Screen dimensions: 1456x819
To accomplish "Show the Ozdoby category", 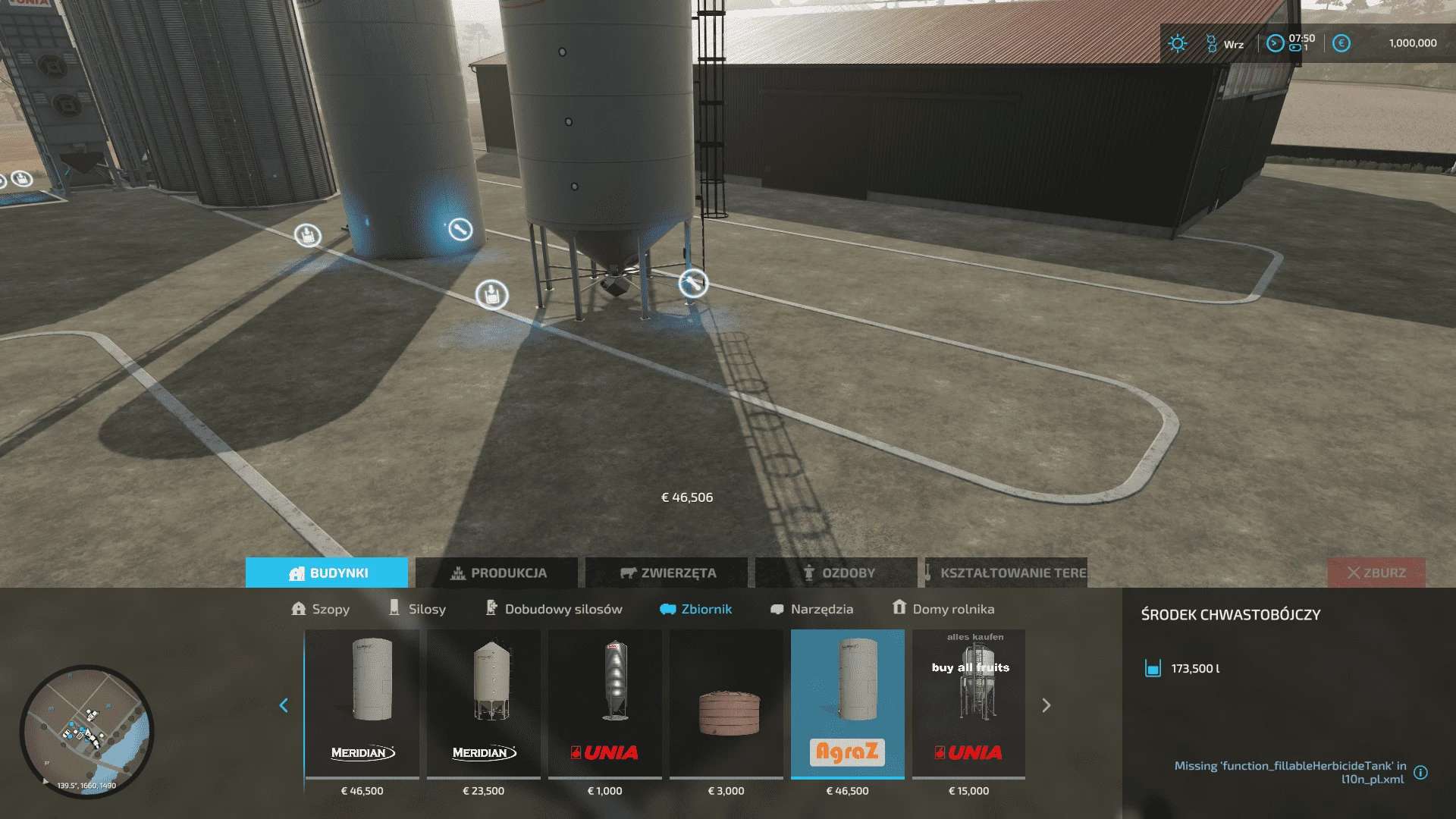I will tap(837, 573).
